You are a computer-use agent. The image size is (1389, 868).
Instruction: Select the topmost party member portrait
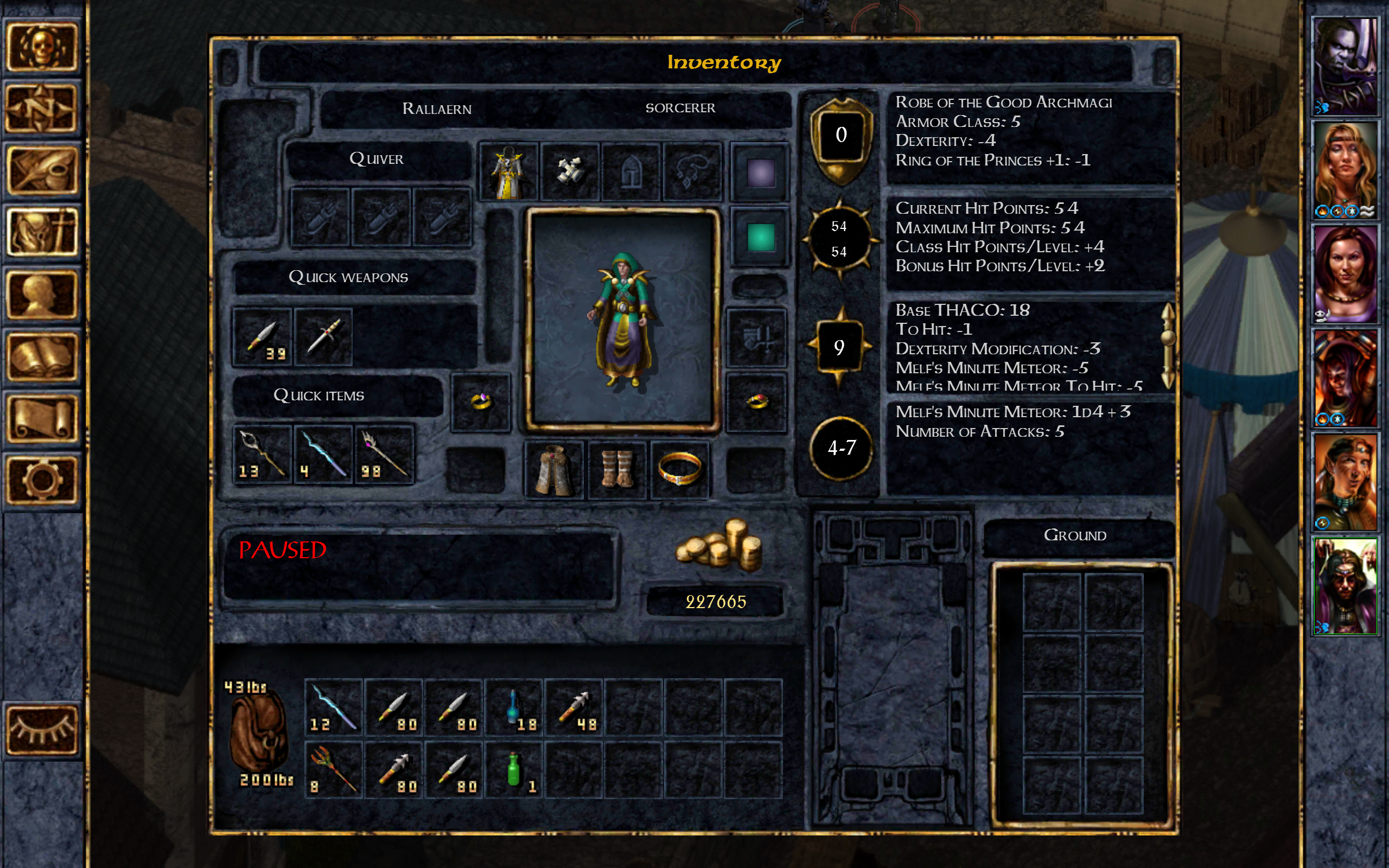coord(1346,66)
